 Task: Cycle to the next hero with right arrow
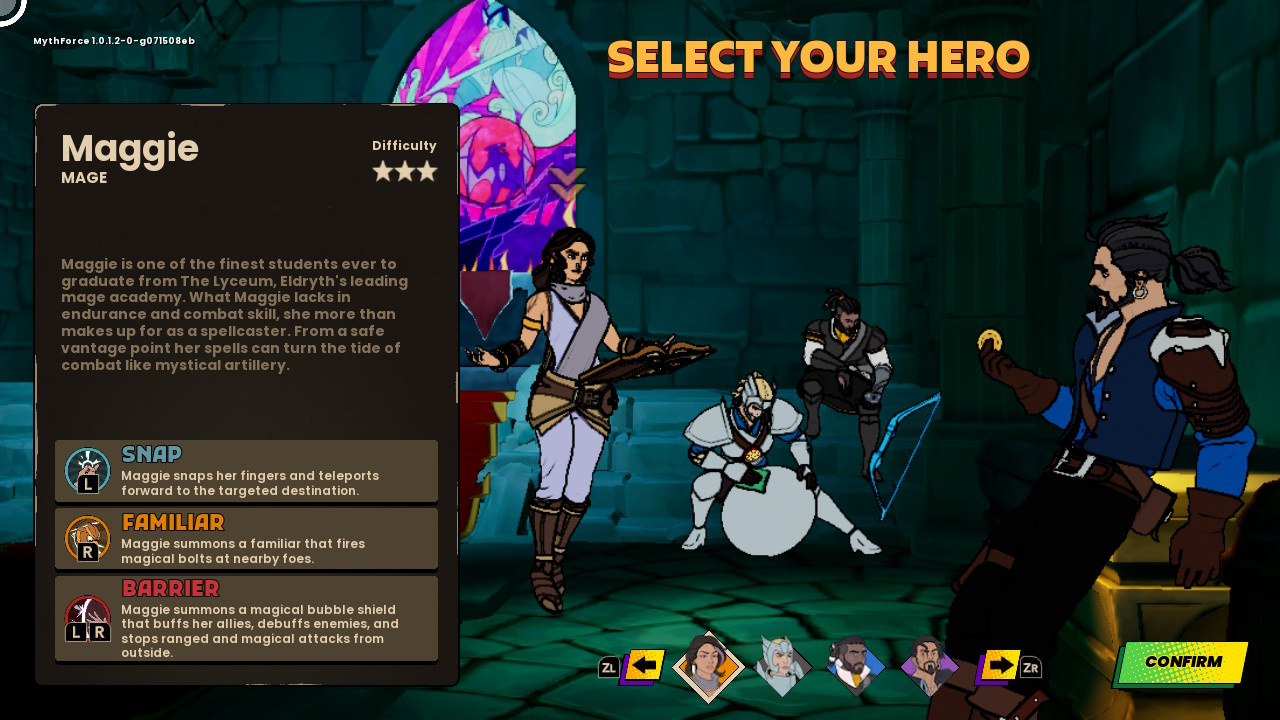[x=1000, y=665]
